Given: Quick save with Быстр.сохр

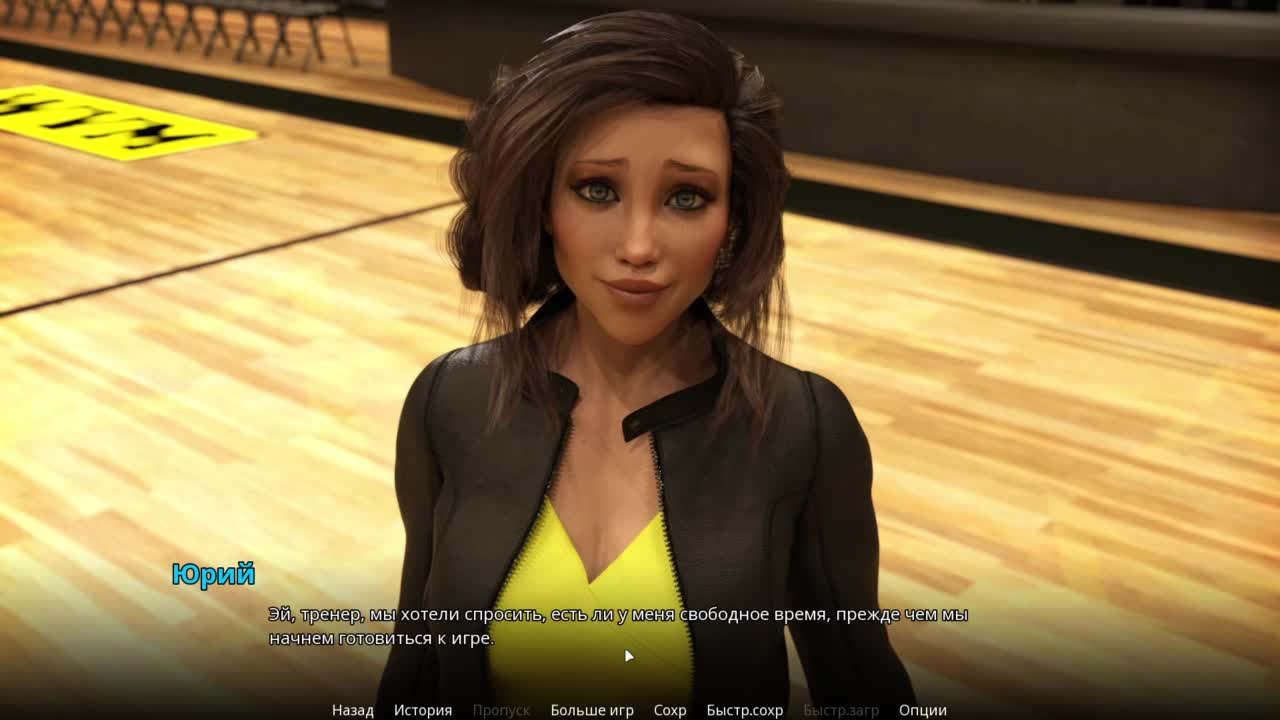Looking at the screenshot, I should pos(744,710).
